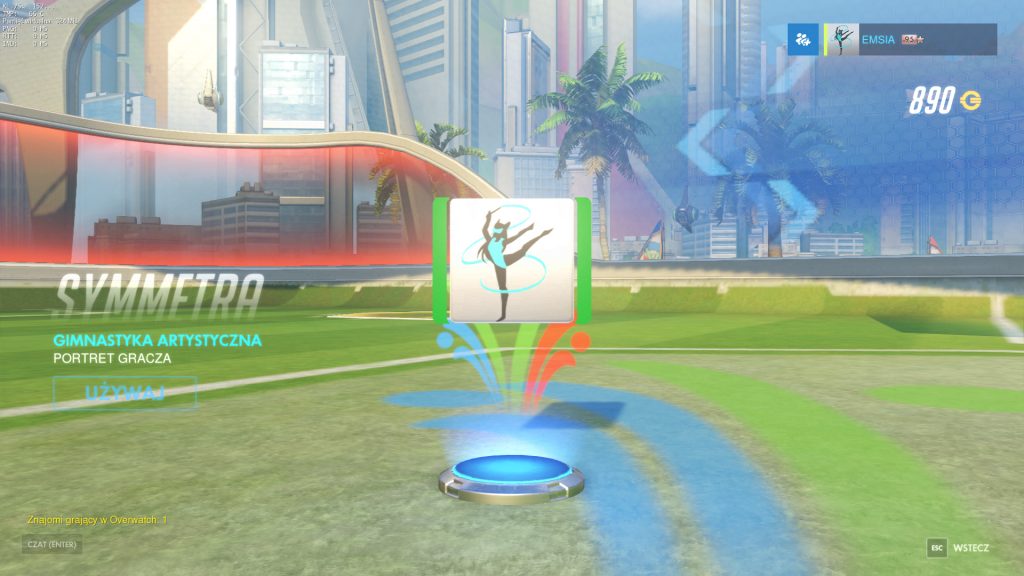Select the rhythmic gymnastics player icon
The width and height of the screenshot is (1024, 576).
(x=512, y=260)
